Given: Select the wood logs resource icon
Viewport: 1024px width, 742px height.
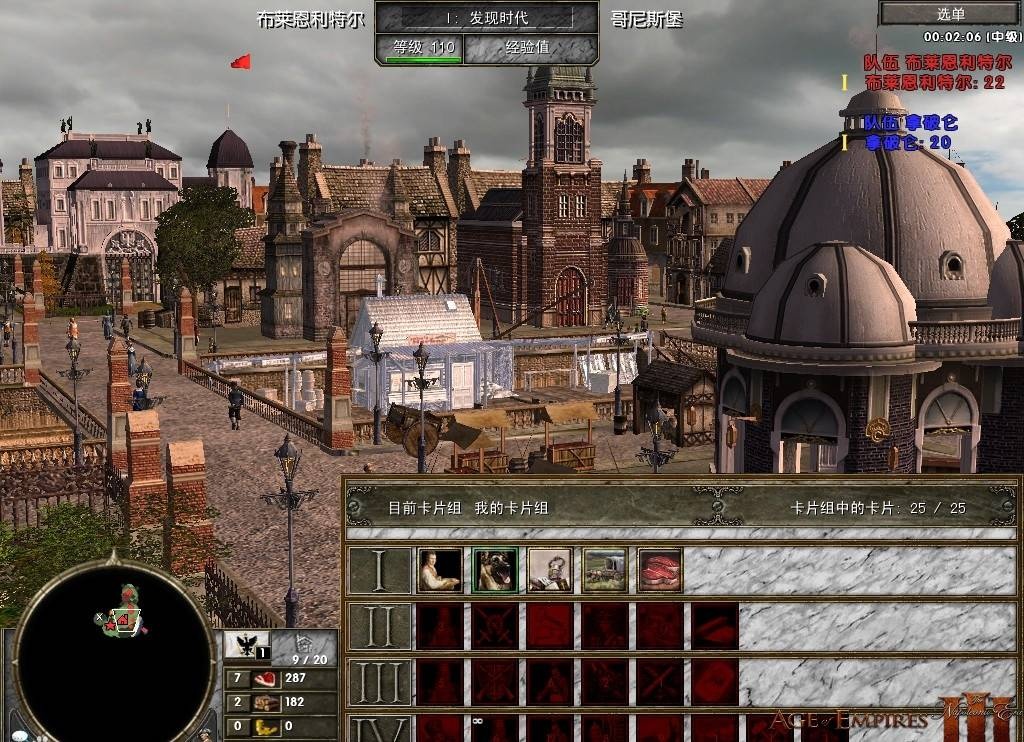Looking at the screenshot, I should [x=266, y=702].
